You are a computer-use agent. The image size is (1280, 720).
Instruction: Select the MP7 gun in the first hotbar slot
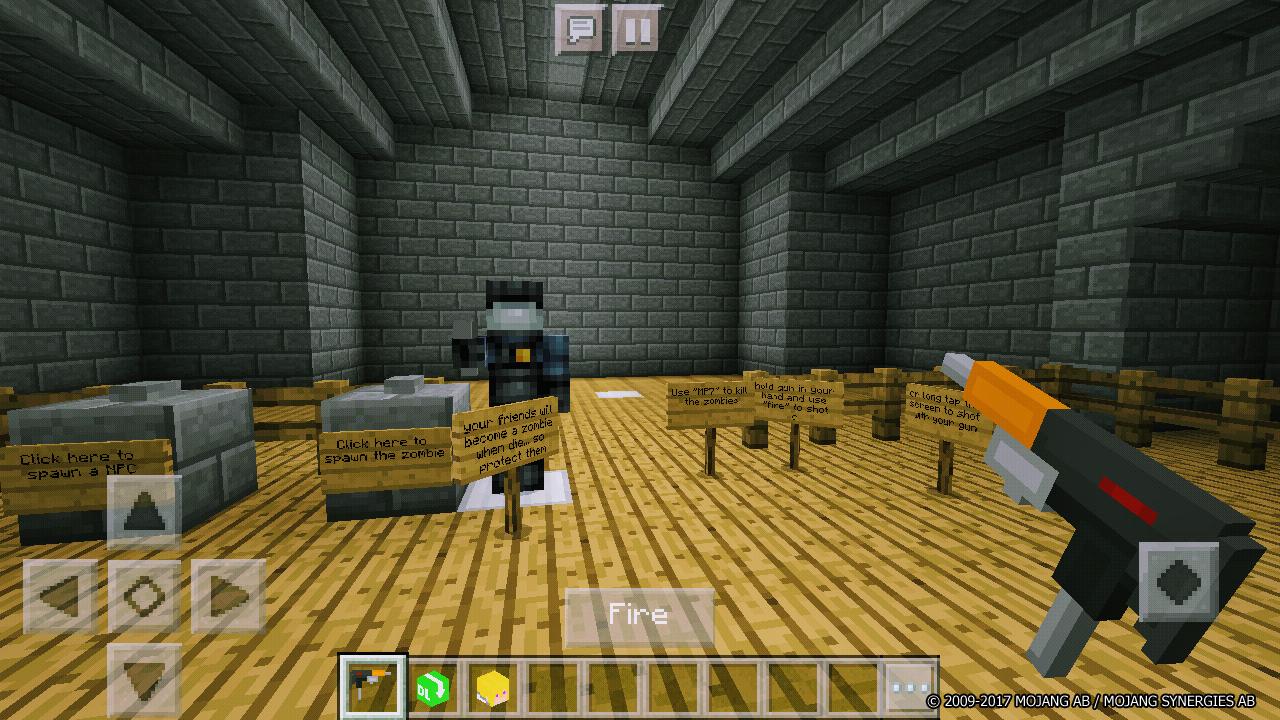tap(371, 686)
